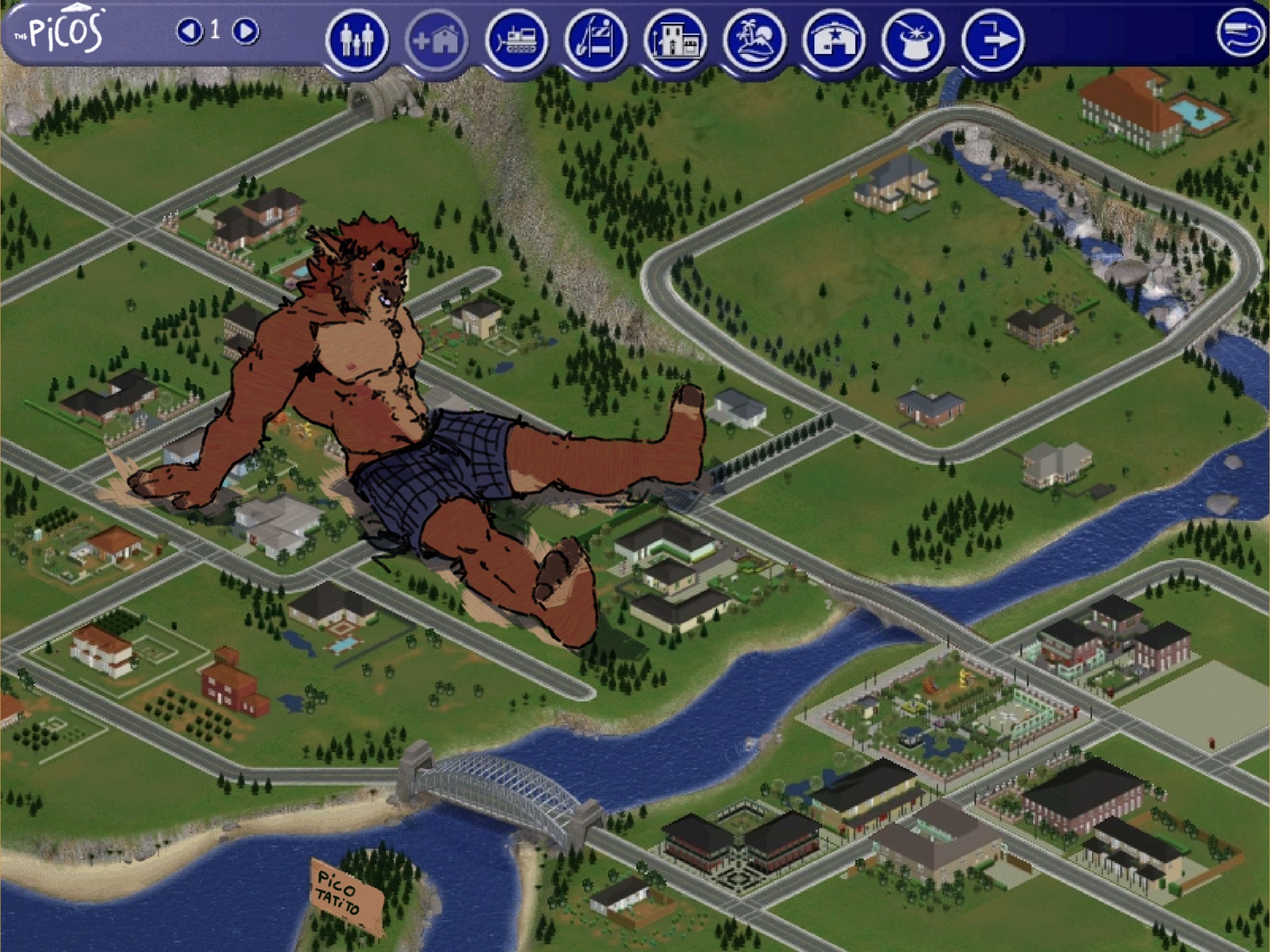Image resolution: width=1270 pixels, height=952 pixels.
Task: Select the add house button
Action: 436,41
